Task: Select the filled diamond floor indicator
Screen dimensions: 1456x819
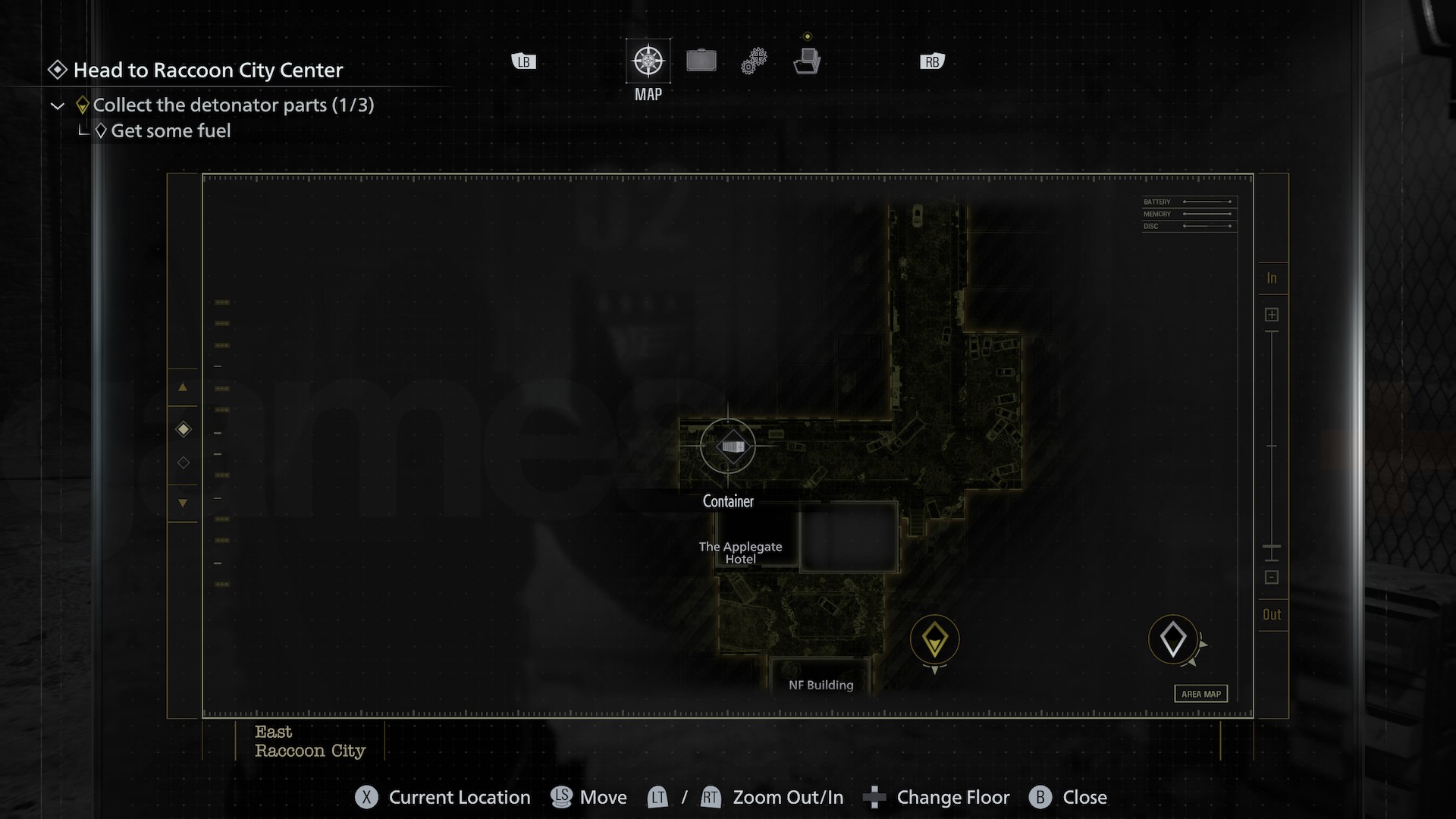Action: pos(183,429)
